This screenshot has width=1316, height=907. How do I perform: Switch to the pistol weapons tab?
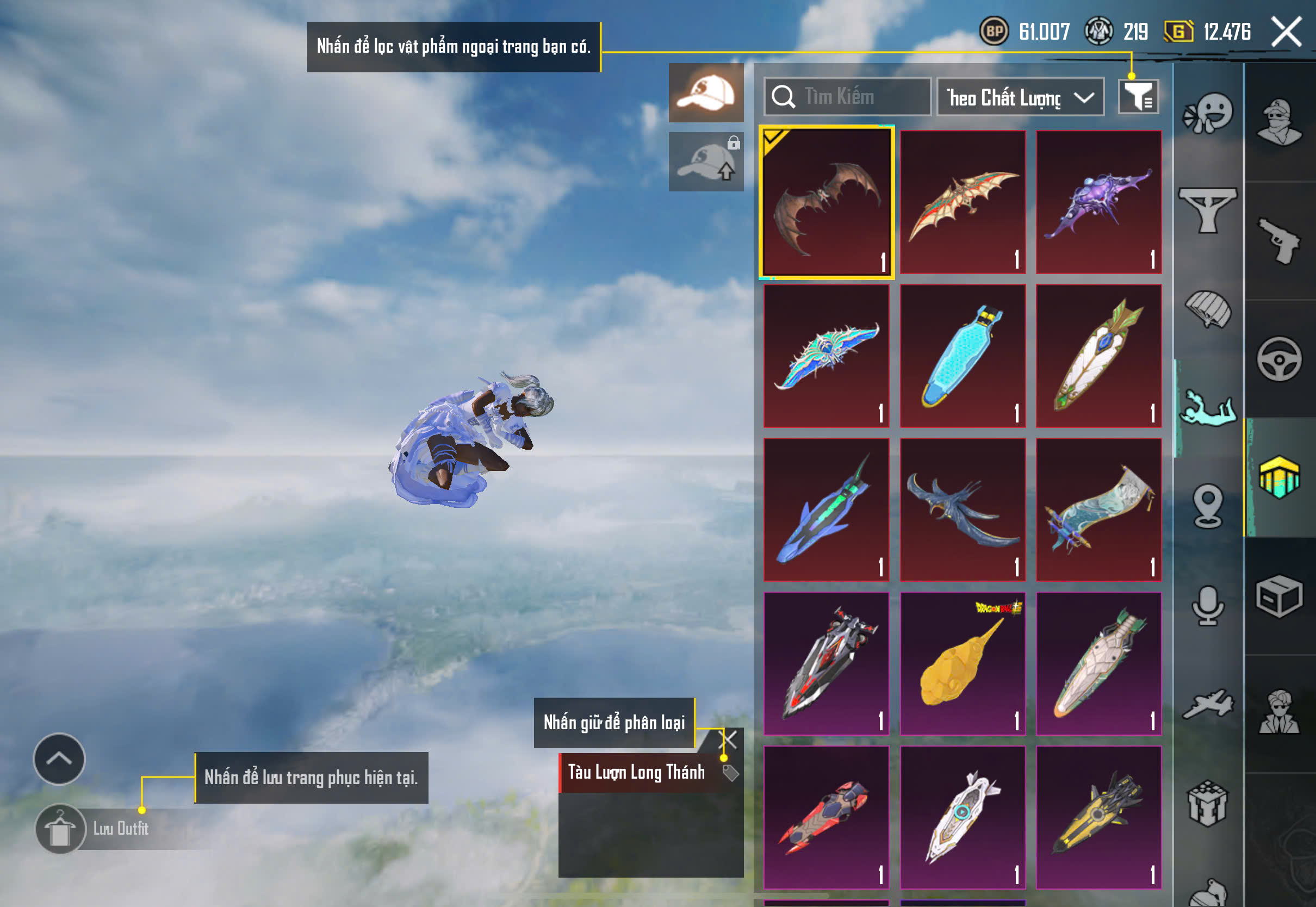pos(1278,241)
